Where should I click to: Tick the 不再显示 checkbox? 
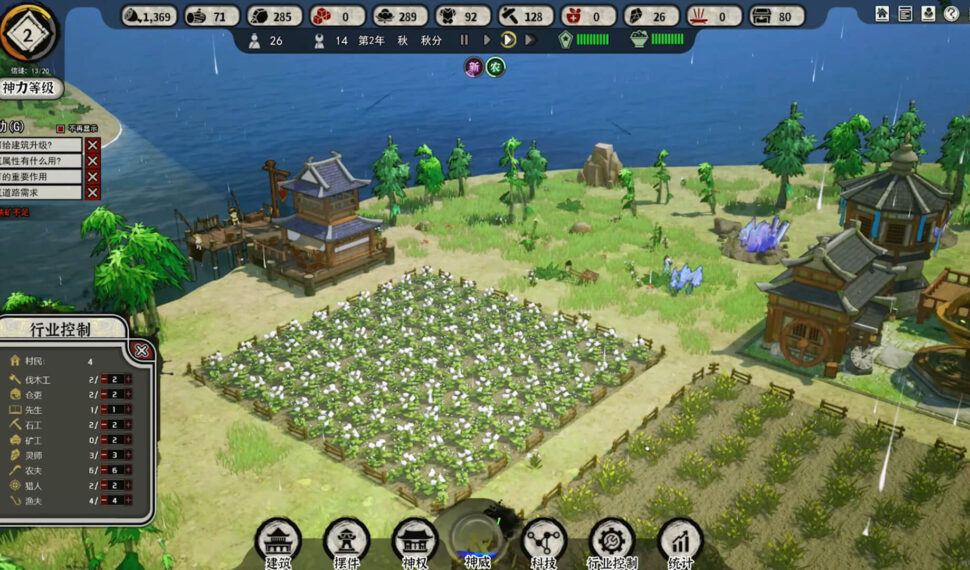[x=61, y=128]
